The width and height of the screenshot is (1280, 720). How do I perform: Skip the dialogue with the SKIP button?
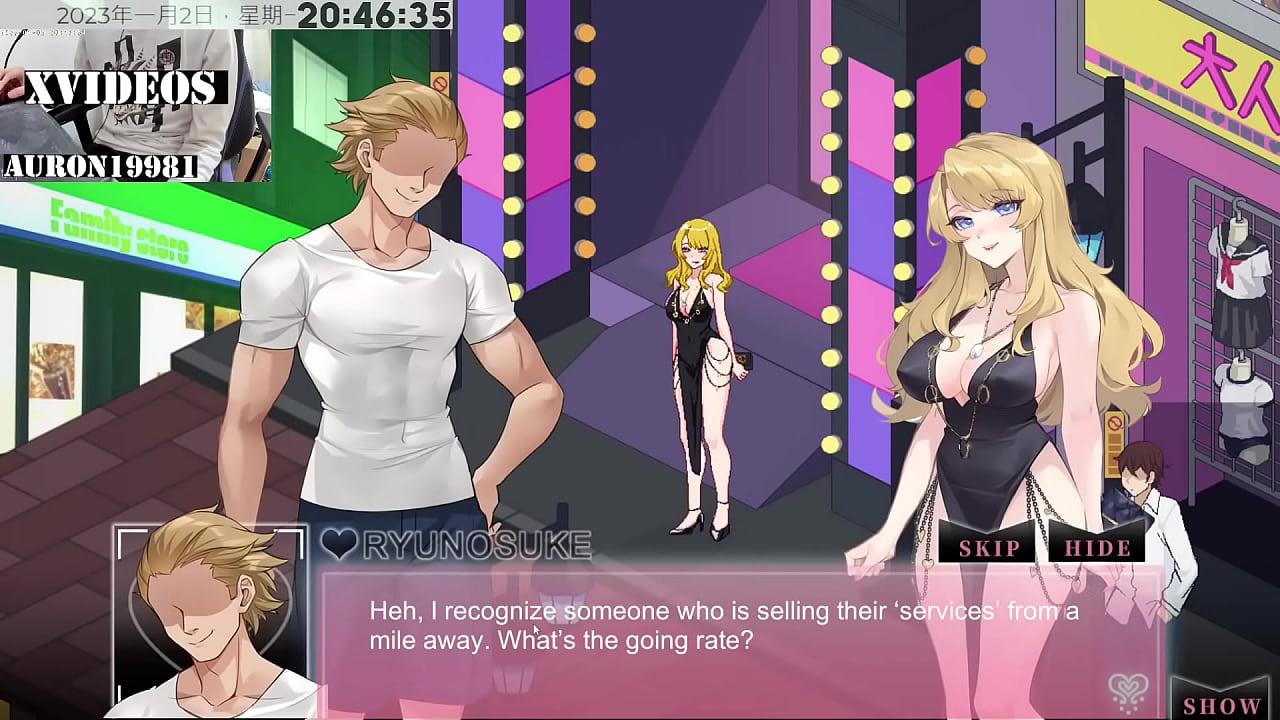coord(989,547)
